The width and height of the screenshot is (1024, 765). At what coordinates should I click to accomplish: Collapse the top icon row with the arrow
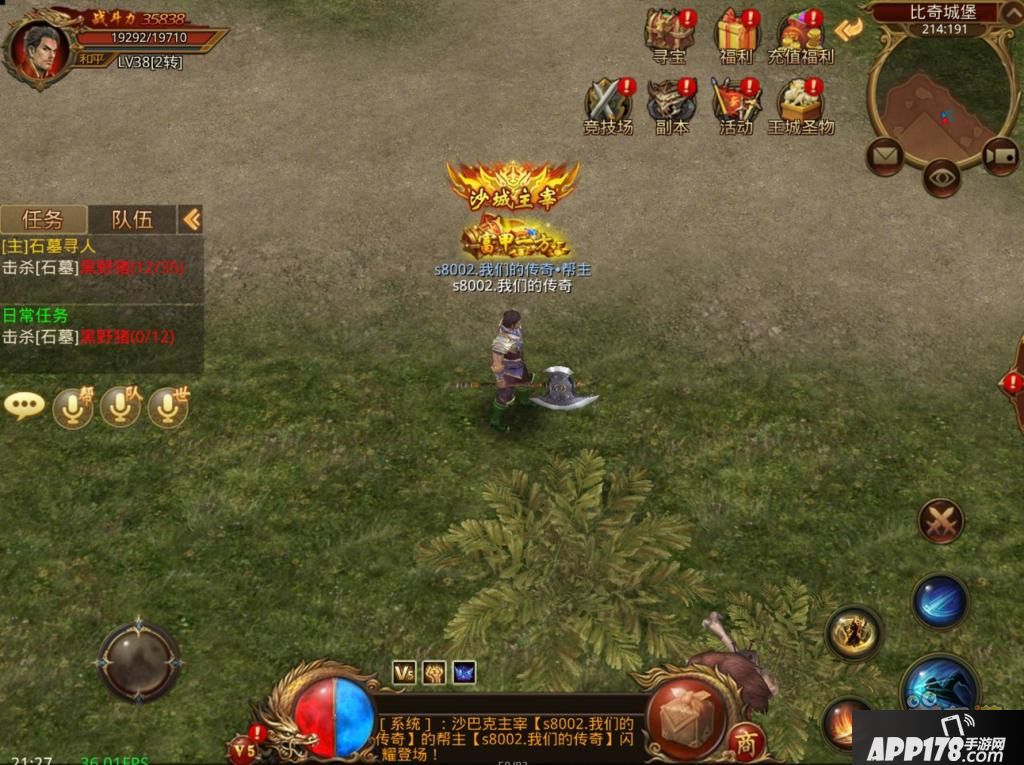tap(848, 30)
